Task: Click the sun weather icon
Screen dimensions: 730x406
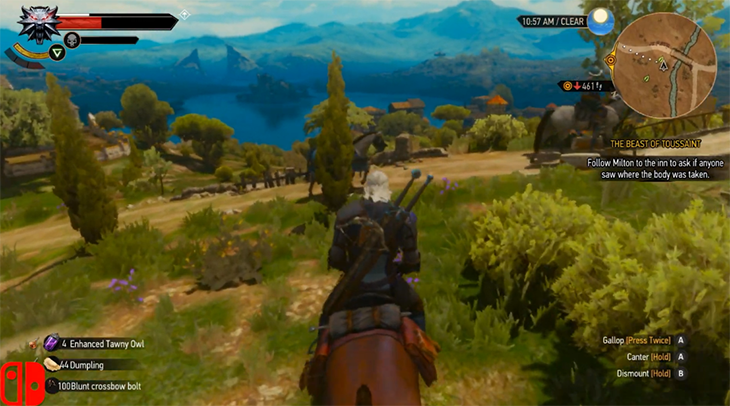Action: point(599,20)
